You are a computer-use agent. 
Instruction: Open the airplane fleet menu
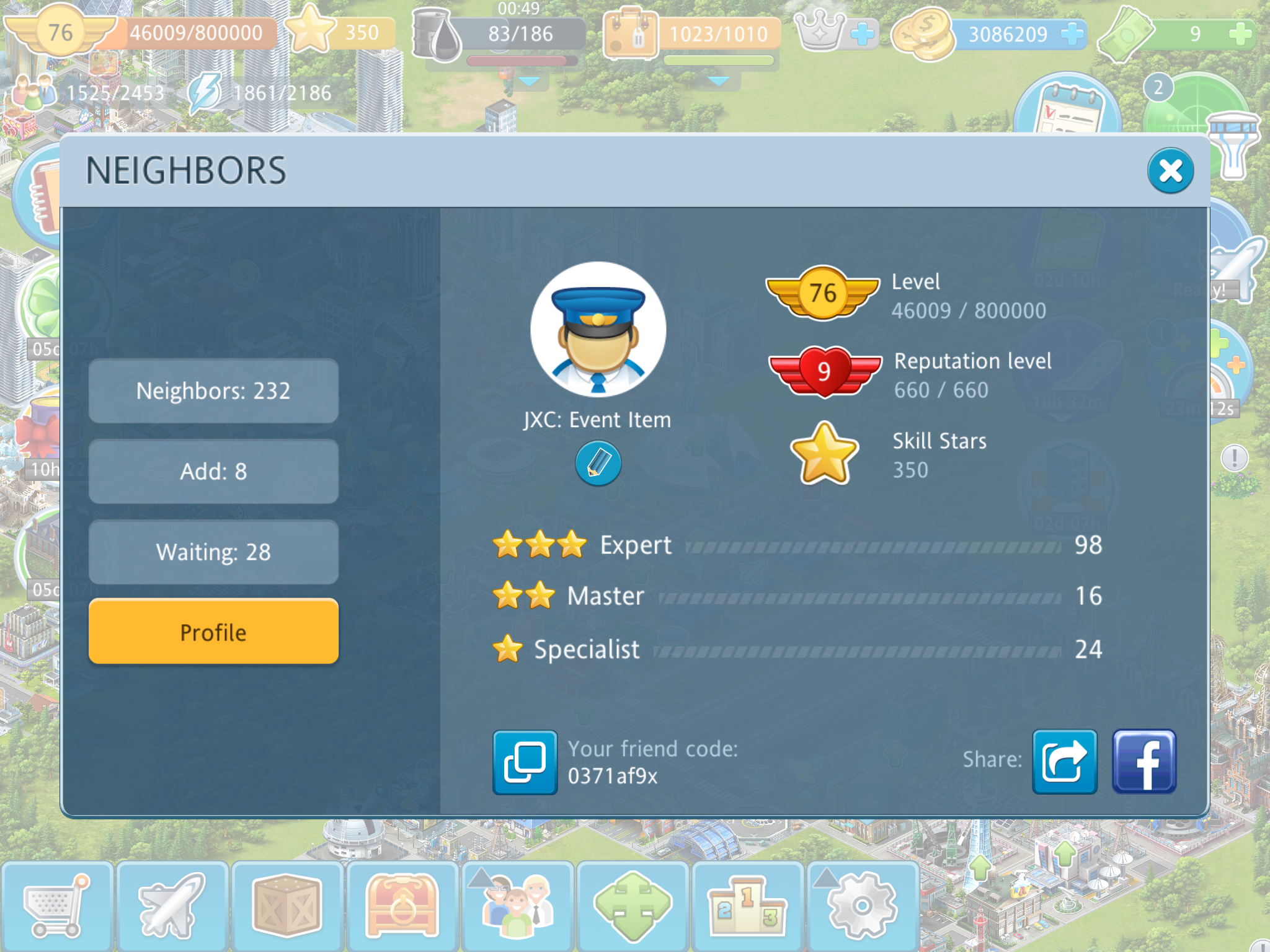coord(172,906)
